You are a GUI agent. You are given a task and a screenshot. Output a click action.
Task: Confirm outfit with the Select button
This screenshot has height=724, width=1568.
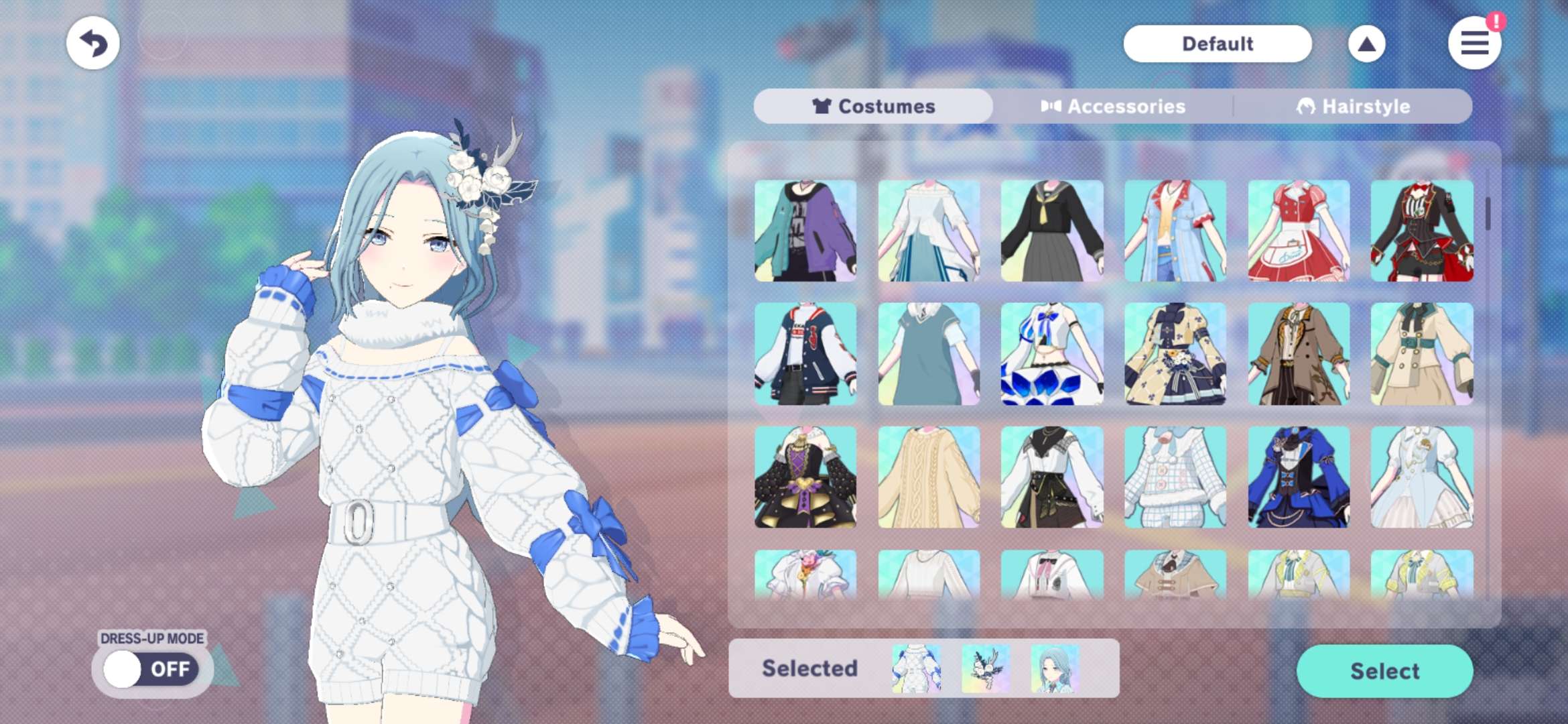tap(1384, 671)
